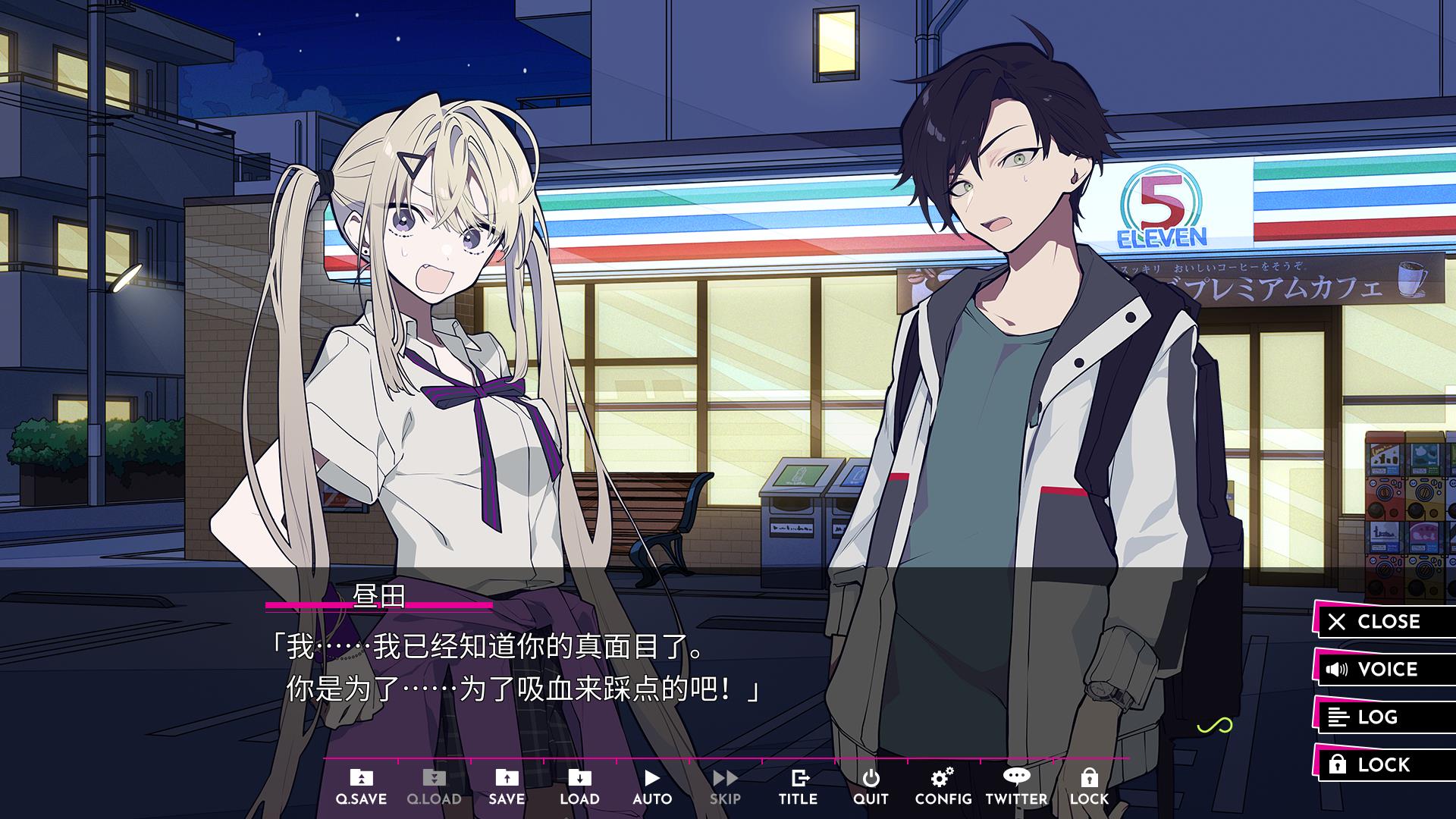Click the QUIT power icon
Screen dimensions: 1456x819
(x=871, y=786)
